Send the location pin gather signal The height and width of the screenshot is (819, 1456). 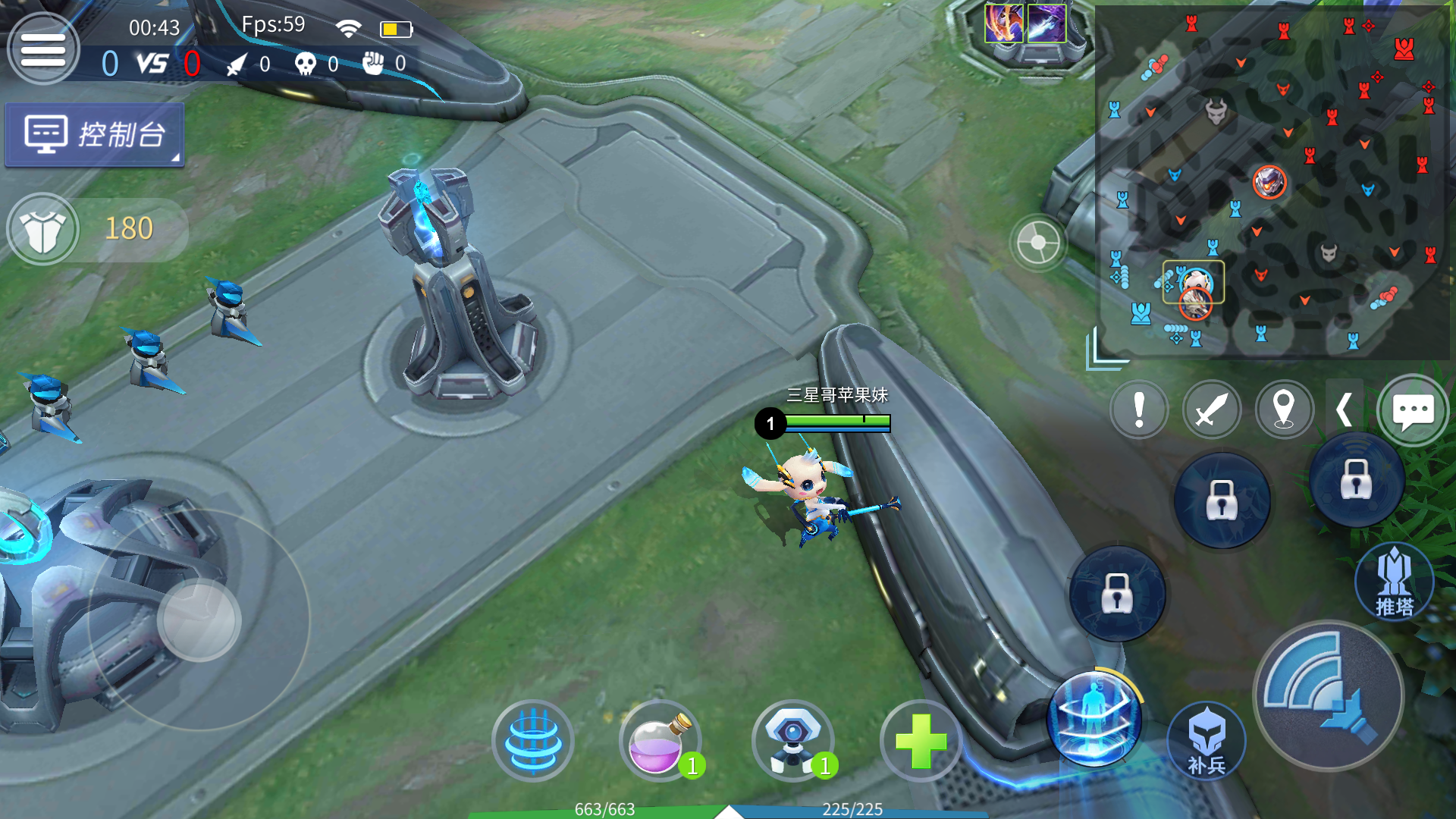1283,410
